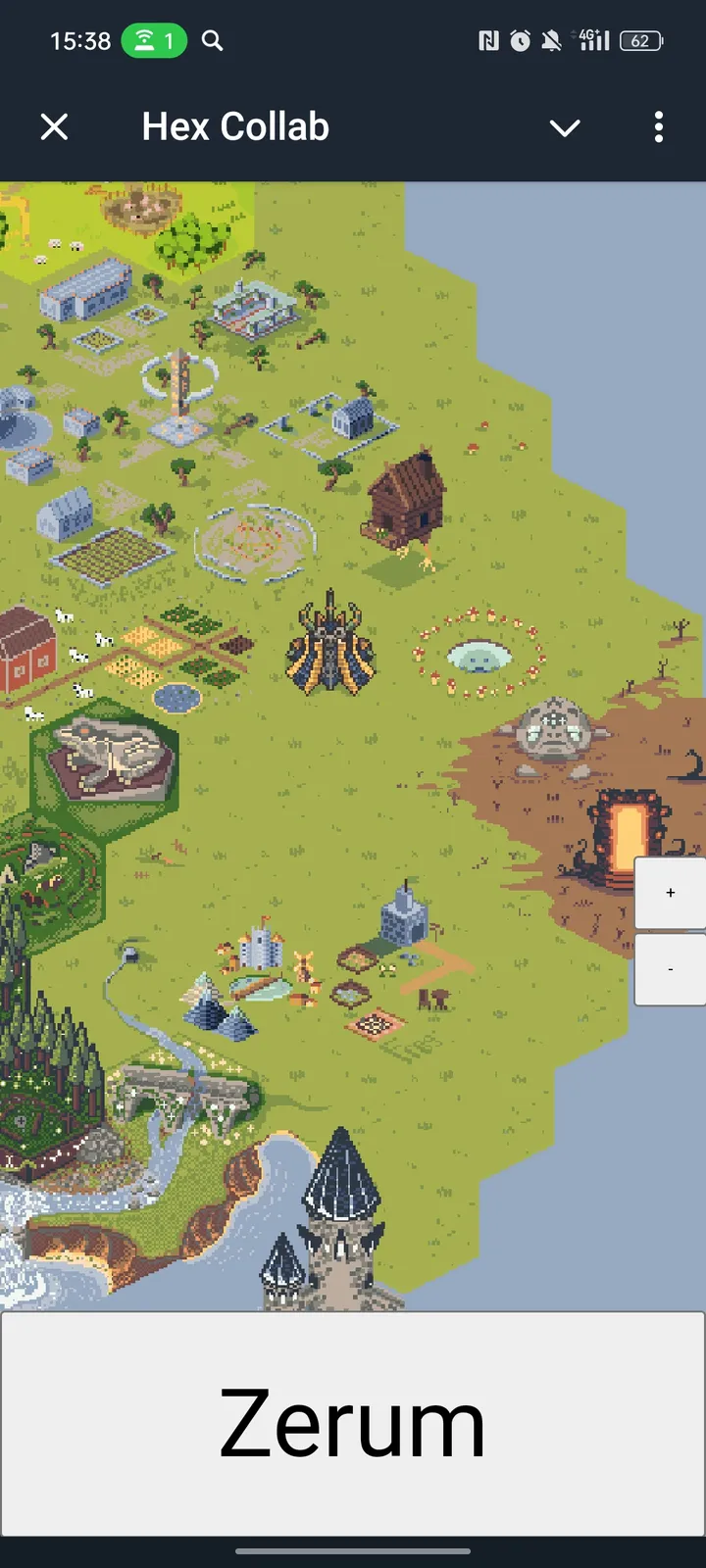Tap the large Zerum button
The height and width of the screenshot is (1568, 706).
[353, 1424]
